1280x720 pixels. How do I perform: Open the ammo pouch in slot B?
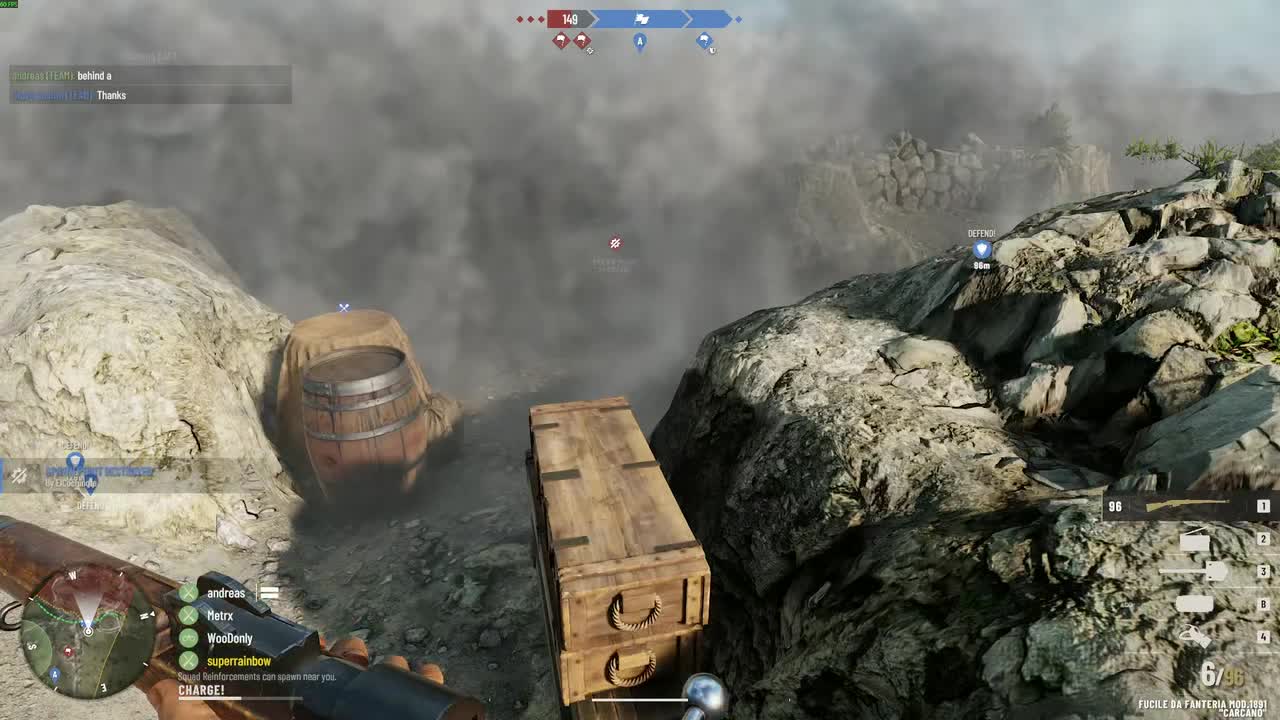click(1195, 603)
